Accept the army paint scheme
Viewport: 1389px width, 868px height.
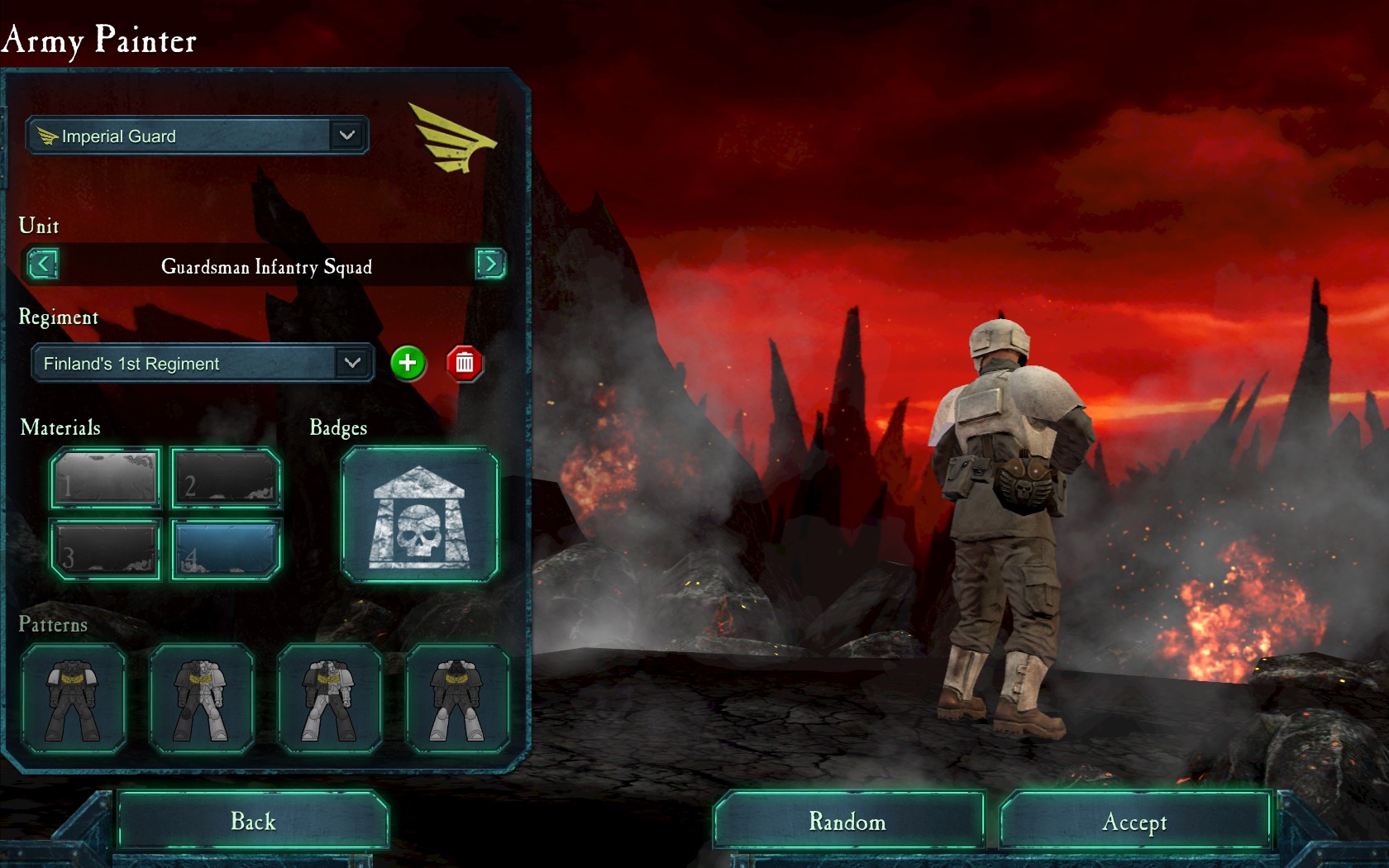coord(1134,821)
